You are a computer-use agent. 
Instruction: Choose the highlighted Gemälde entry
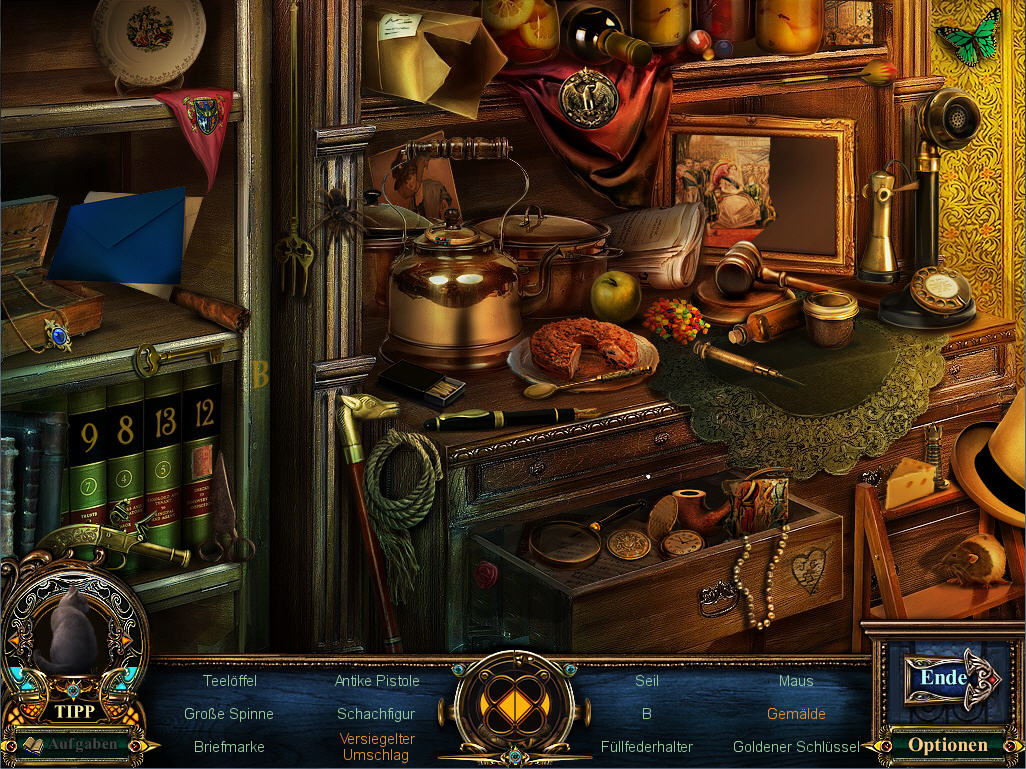[796, 714]
